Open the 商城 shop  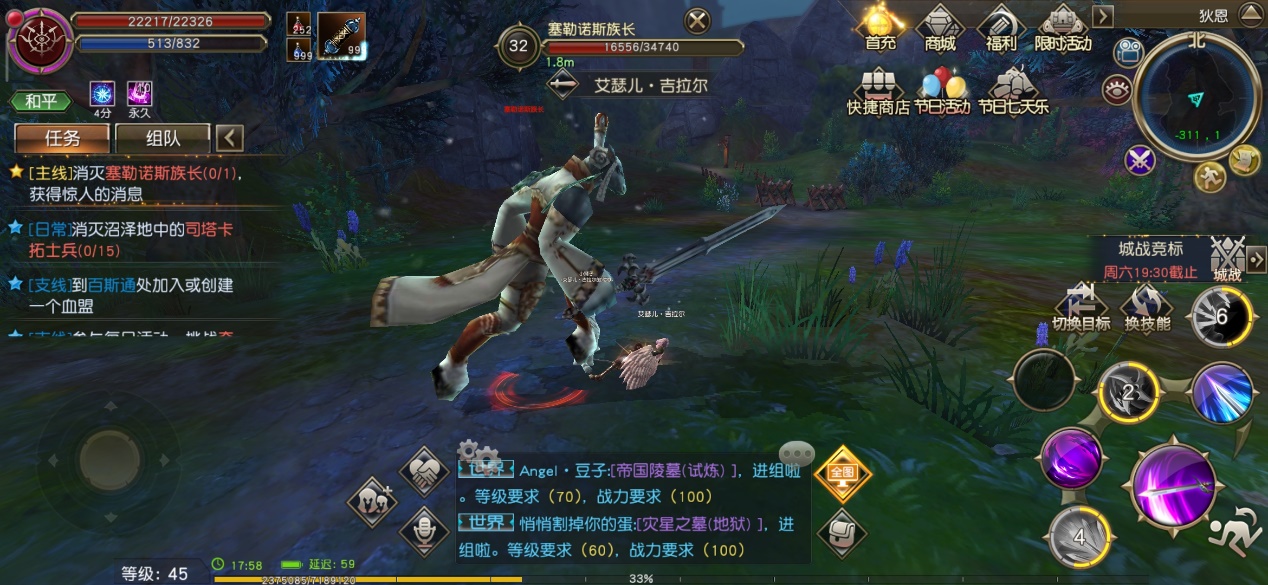pyautogui.click(x=939, y=27)
